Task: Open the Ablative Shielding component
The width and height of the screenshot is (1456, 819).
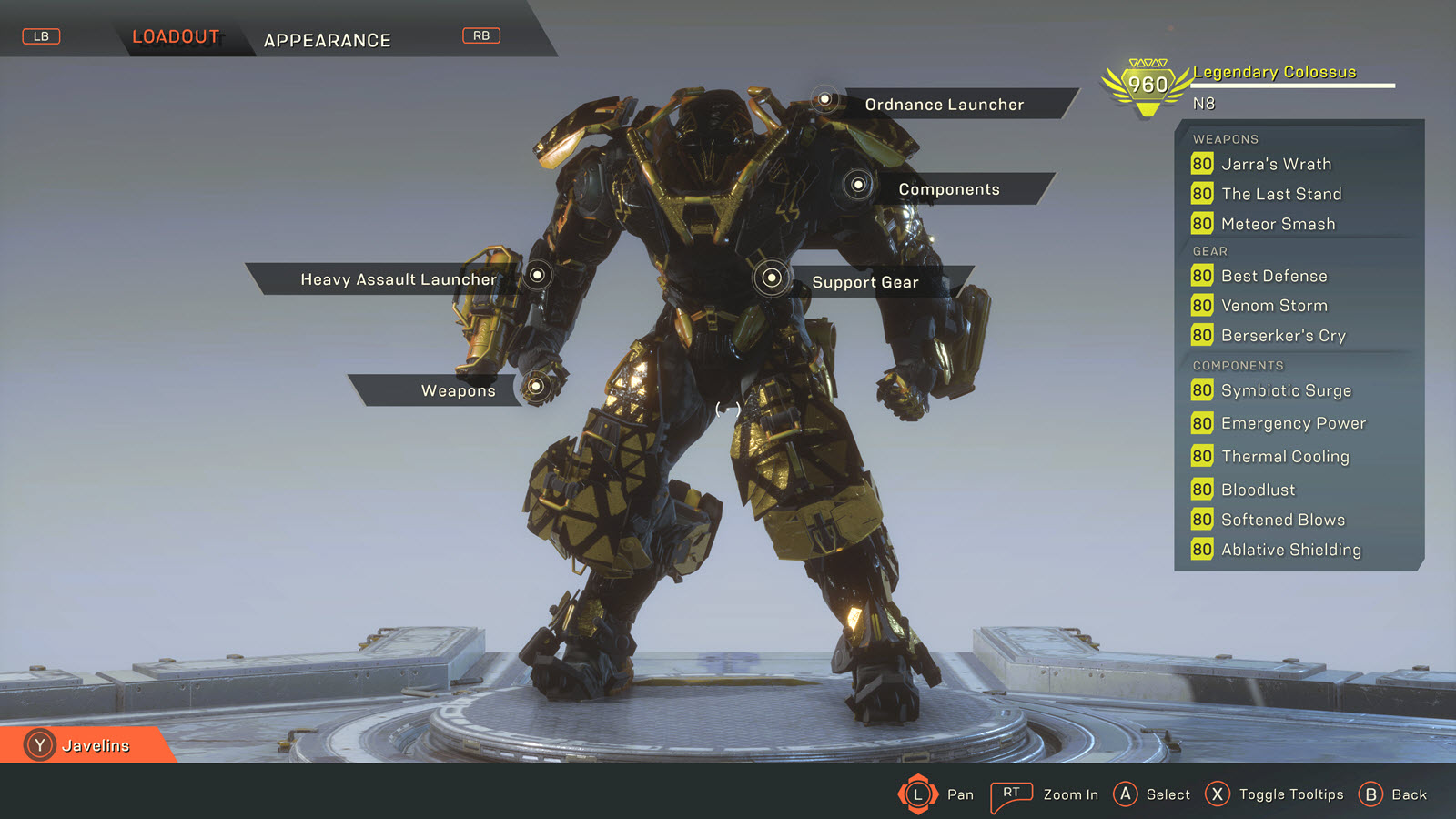Action: [x=1291, y=550]
